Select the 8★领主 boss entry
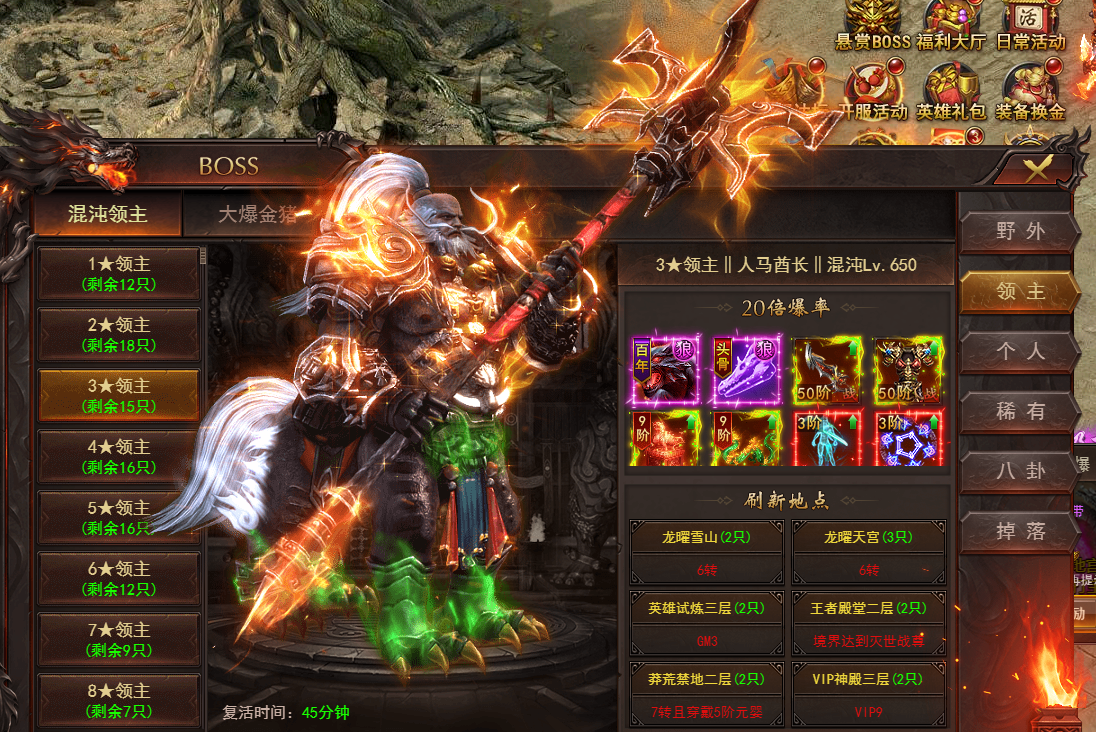 click(119, 700)
